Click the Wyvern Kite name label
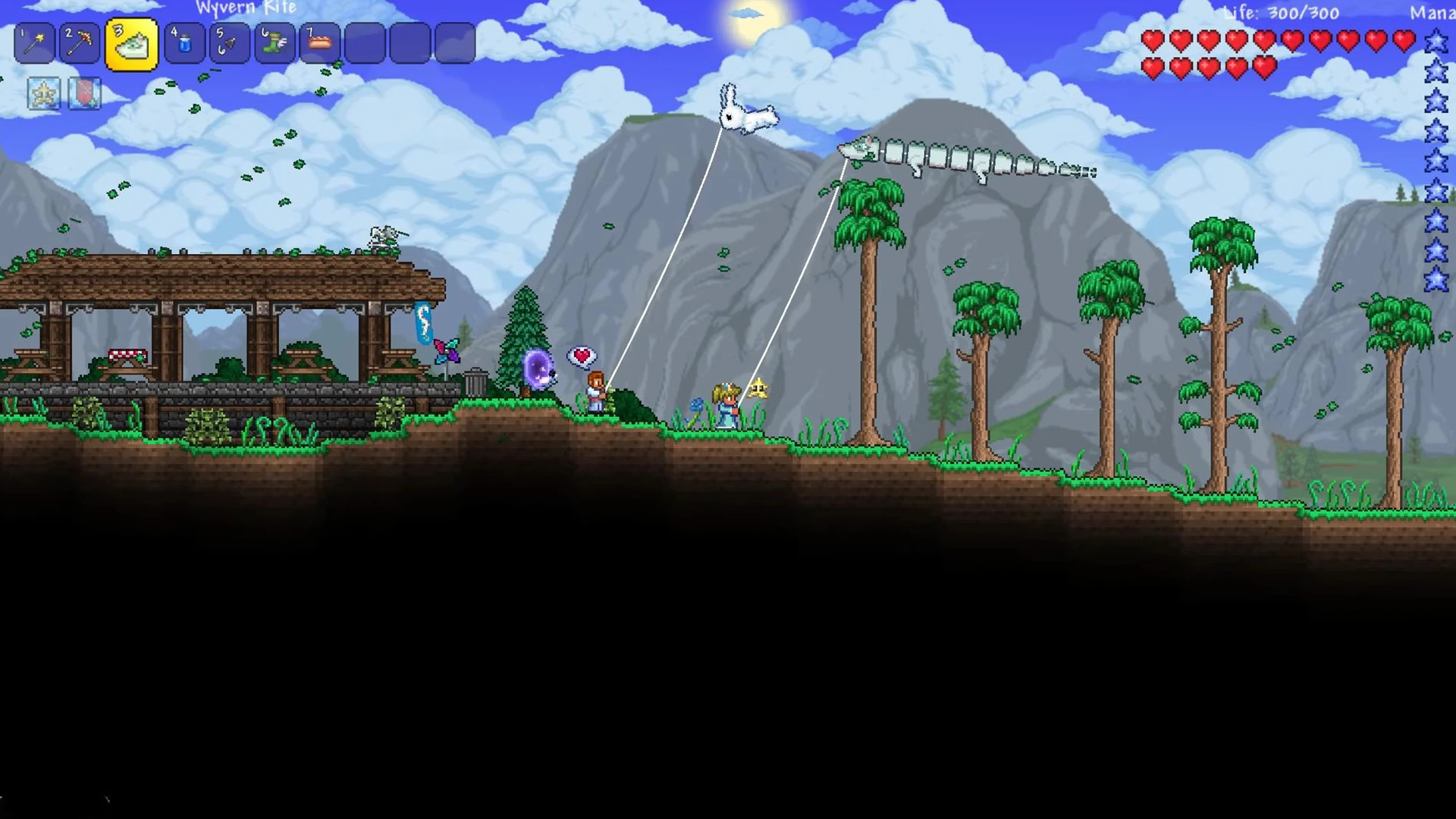This screenshot has height=819, width=1456. [246, 9]
